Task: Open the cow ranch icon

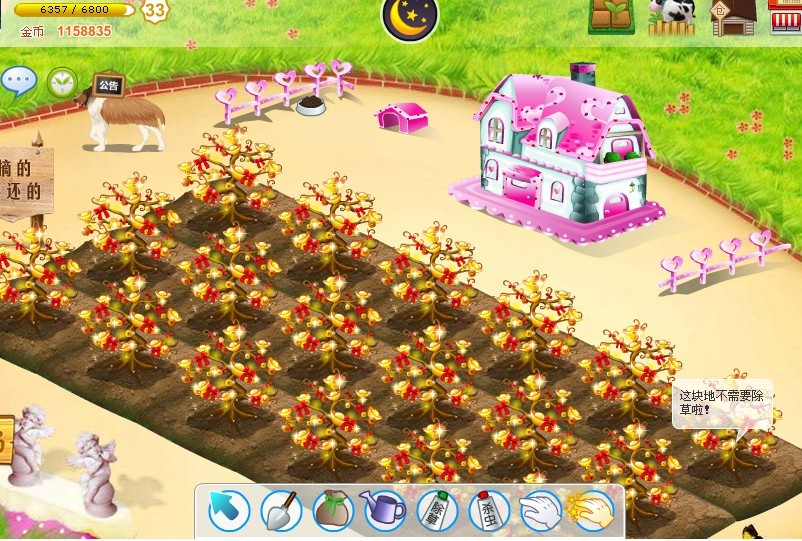Action: click(x=670, y=16)
